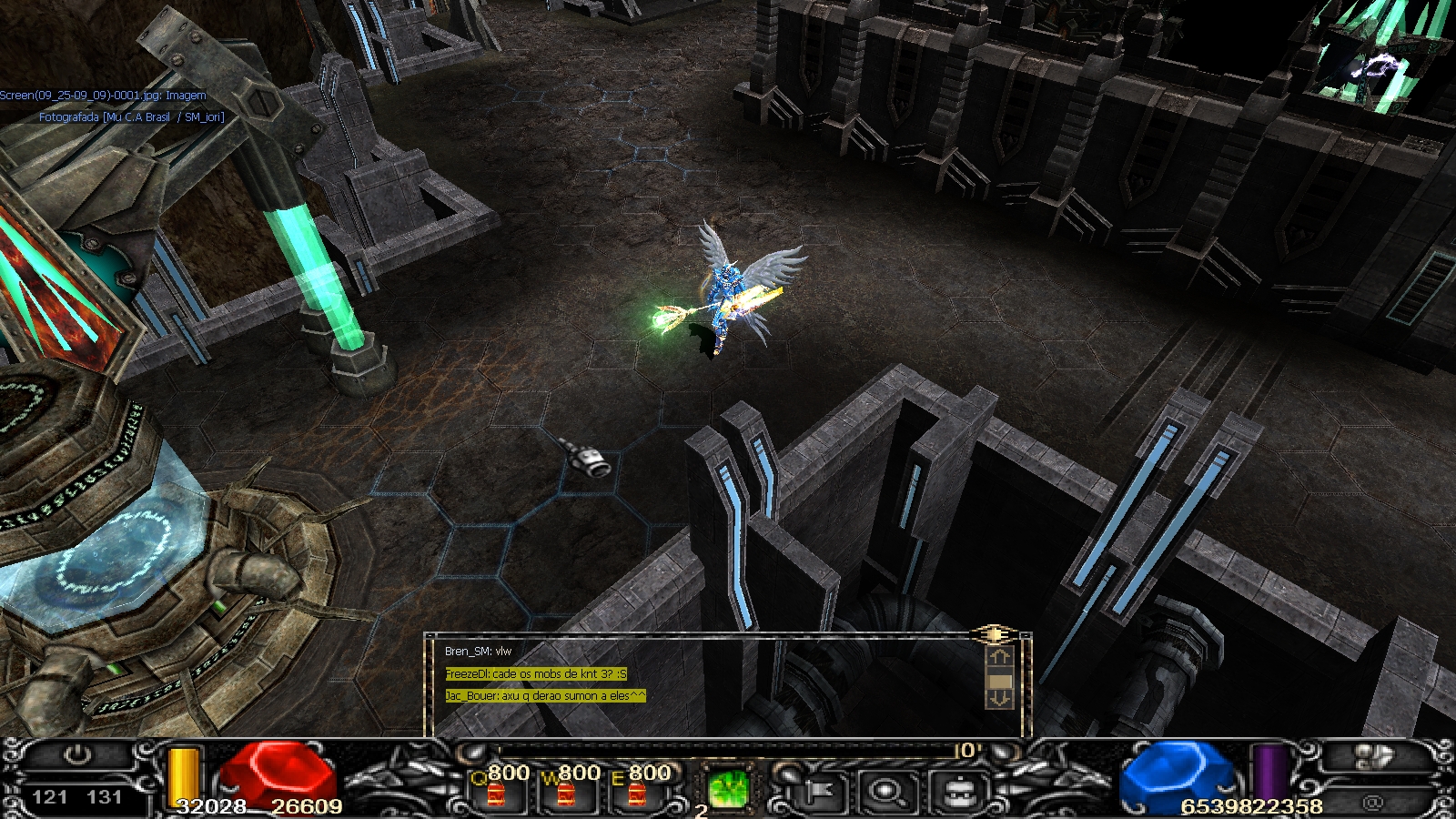Click the chat scrollbar thumb

(999, 681)
